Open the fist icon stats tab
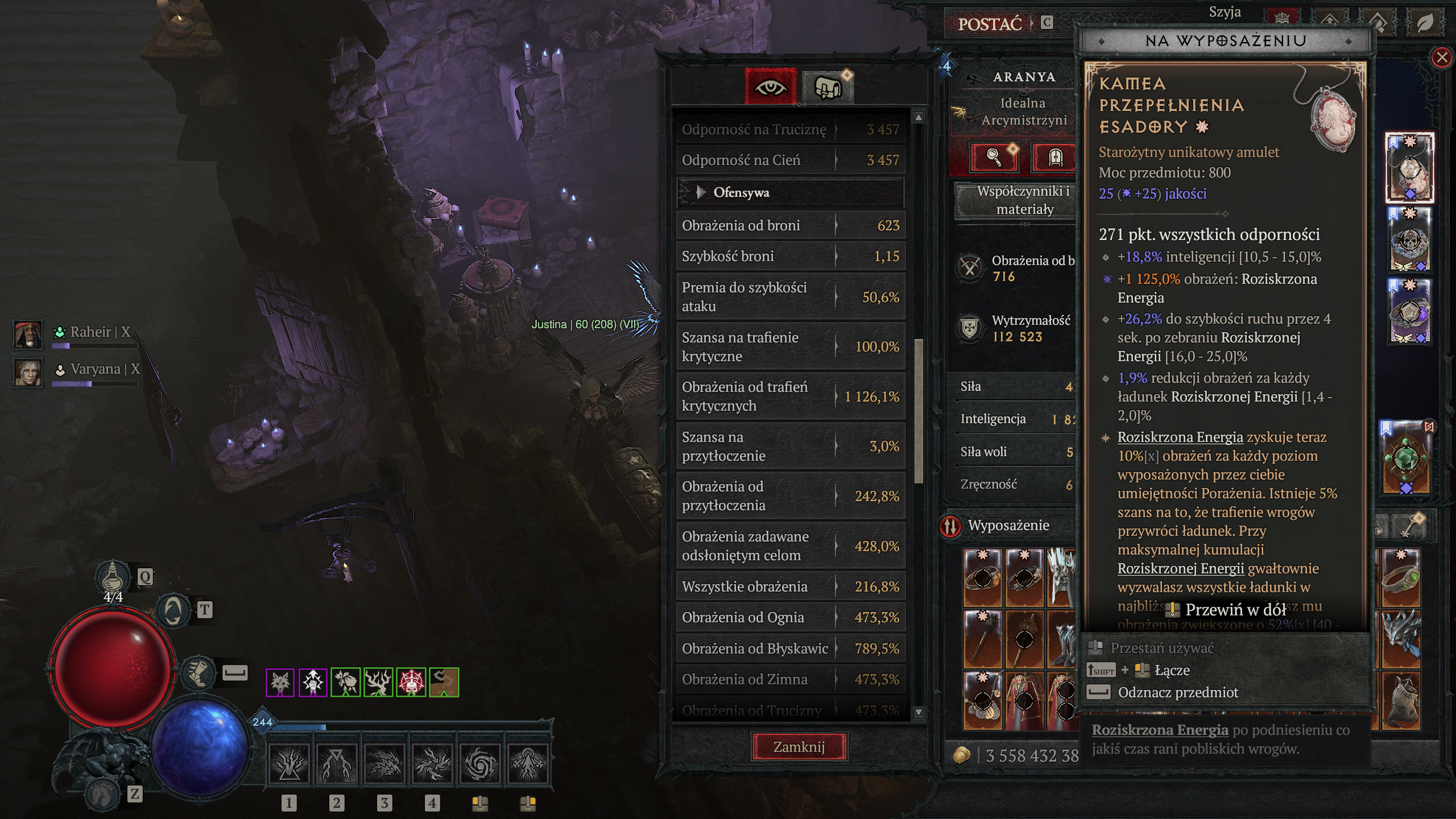1456x819 pixels. [x=828, y=87]
